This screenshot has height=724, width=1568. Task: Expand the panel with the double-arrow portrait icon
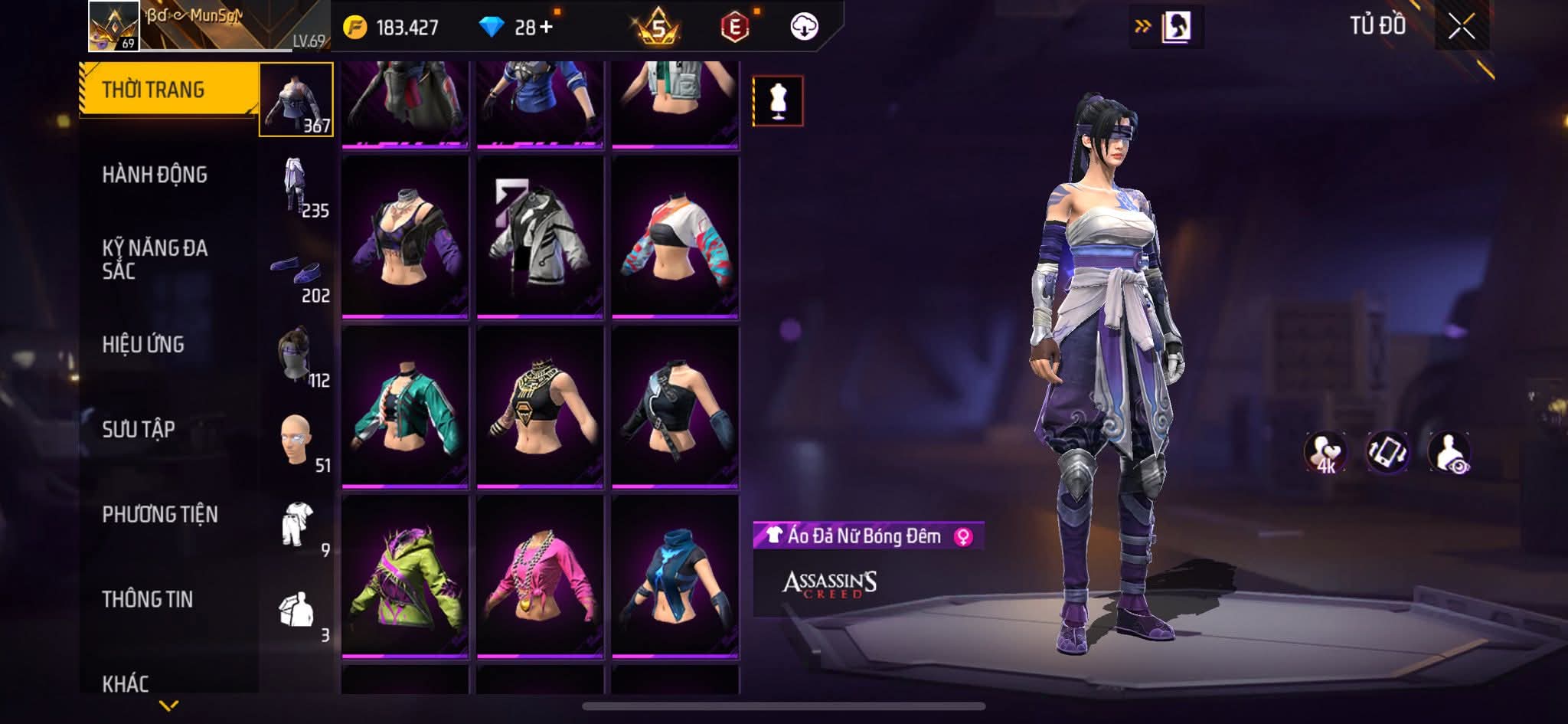[x=1166, y=28]
